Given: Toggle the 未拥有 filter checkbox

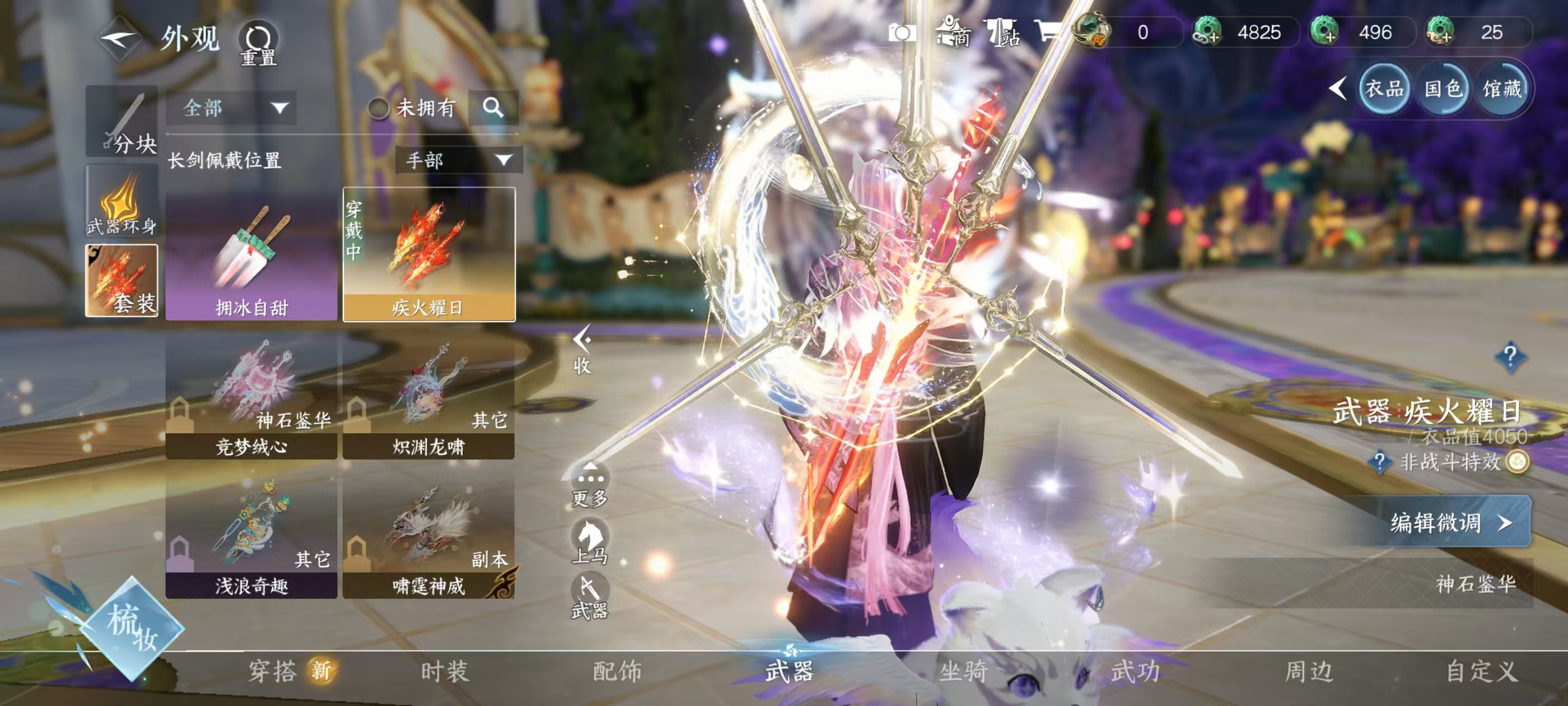Looking at the screenshot, I should pos(379,109).
